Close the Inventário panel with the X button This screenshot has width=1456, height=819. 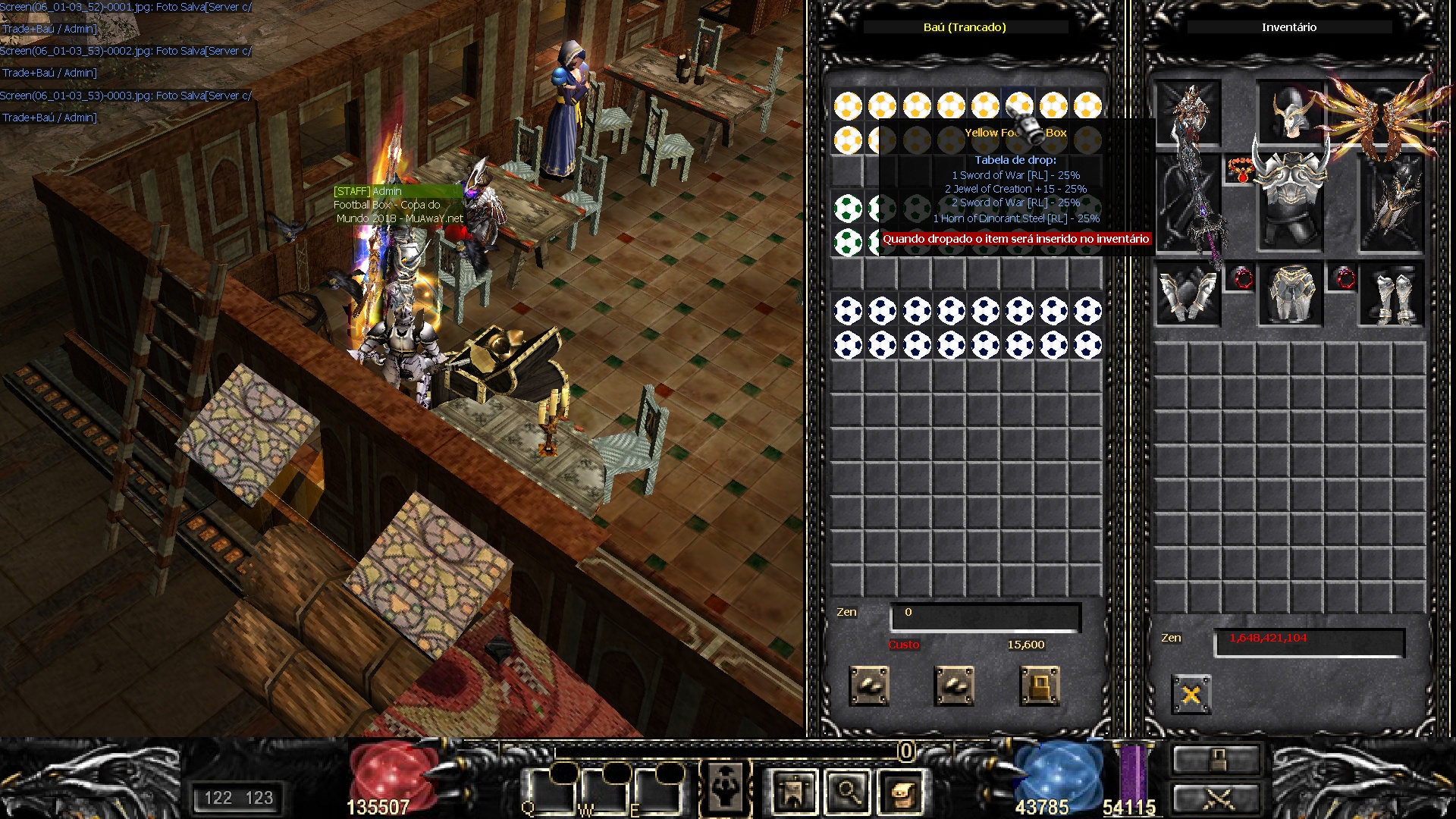1191,694
